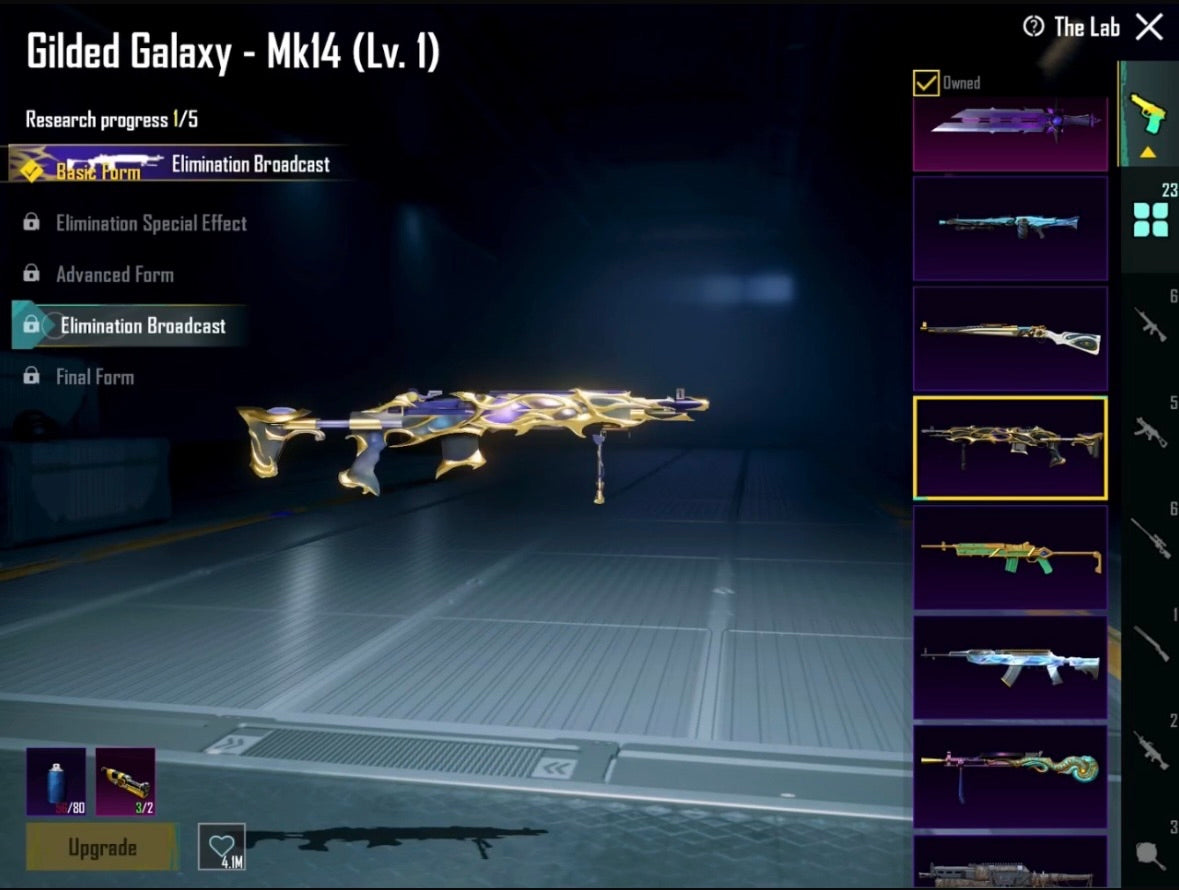Screen dimensions: 1179x890
Task: Switch to the all-weapons grid category
Action: point(1150,219)
